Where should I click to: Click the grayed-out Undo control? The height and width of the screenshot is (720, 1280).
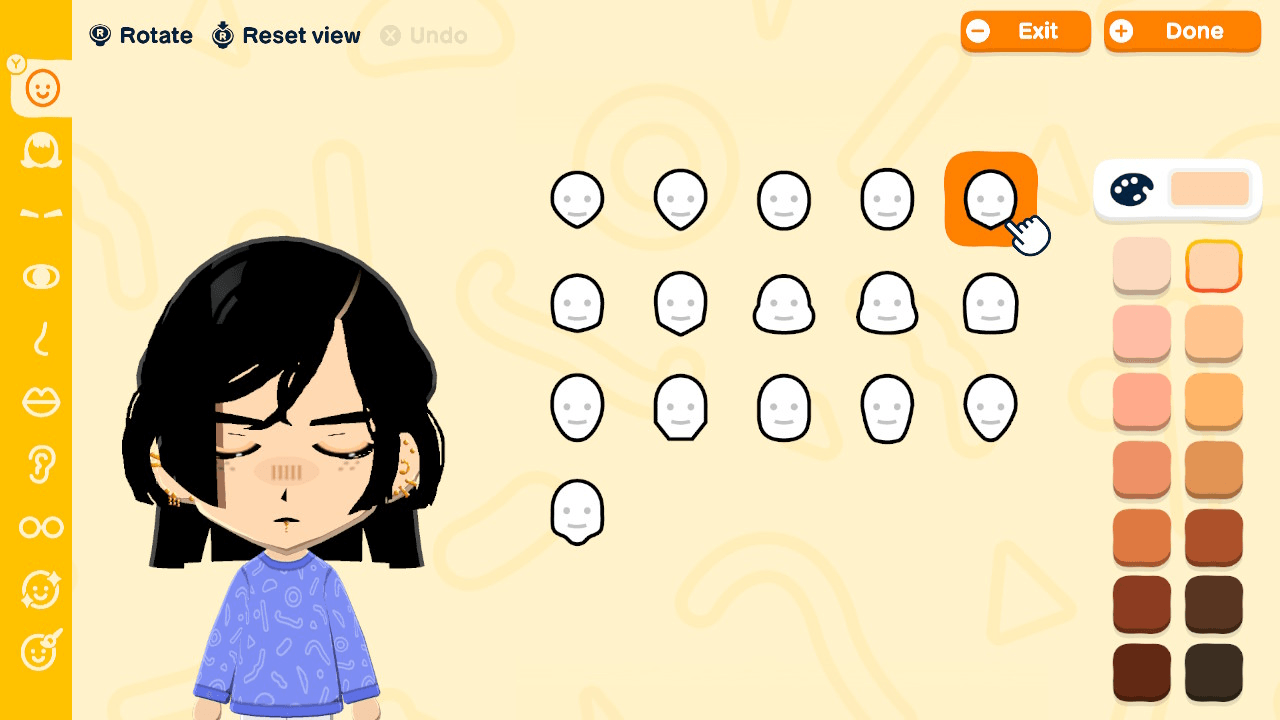[424, 36]
